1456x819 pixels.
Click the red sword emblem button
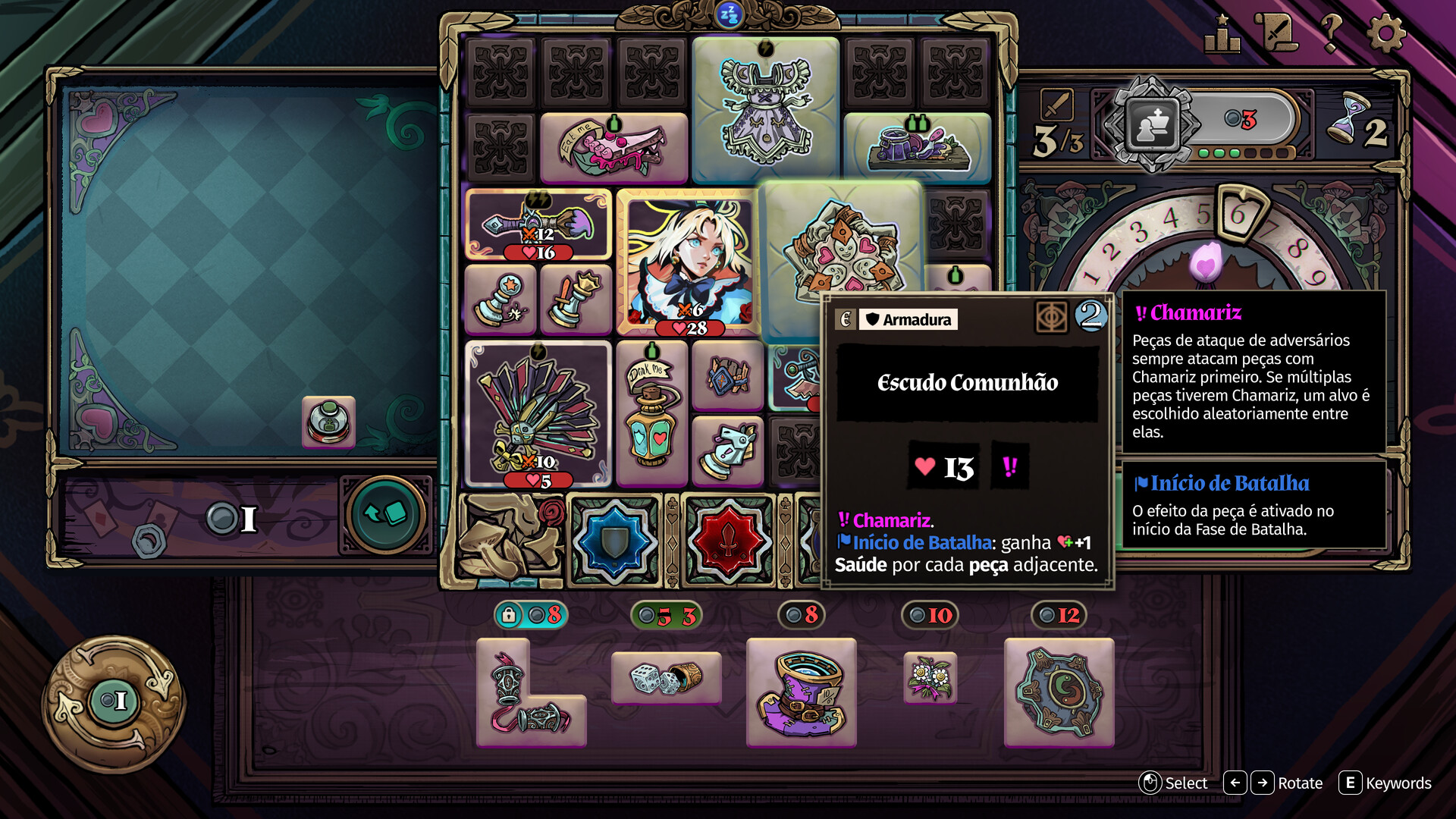728,541
